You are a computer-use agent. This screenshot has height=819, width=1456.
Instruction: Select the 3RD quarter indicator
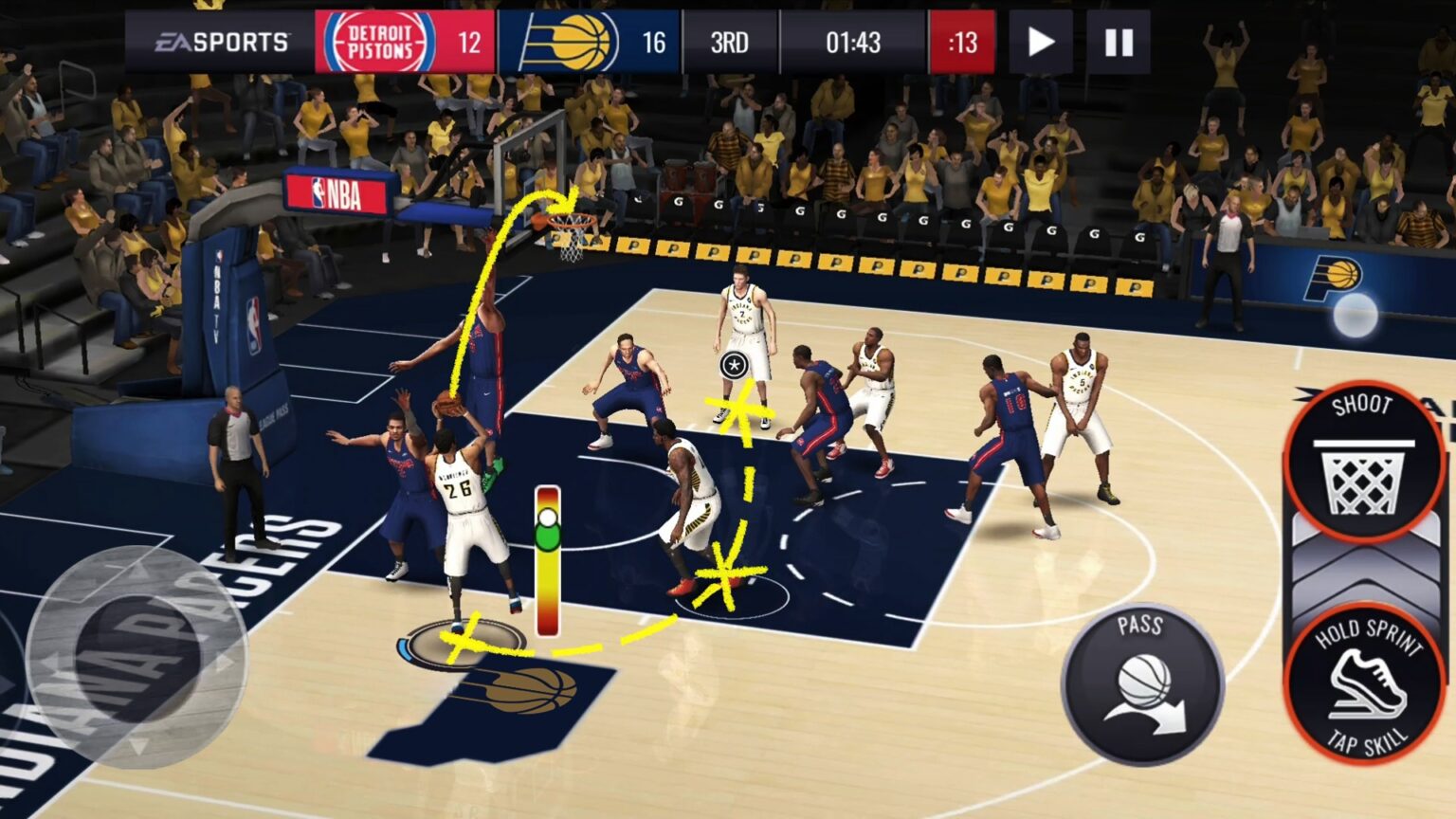(x=730, y=40)
